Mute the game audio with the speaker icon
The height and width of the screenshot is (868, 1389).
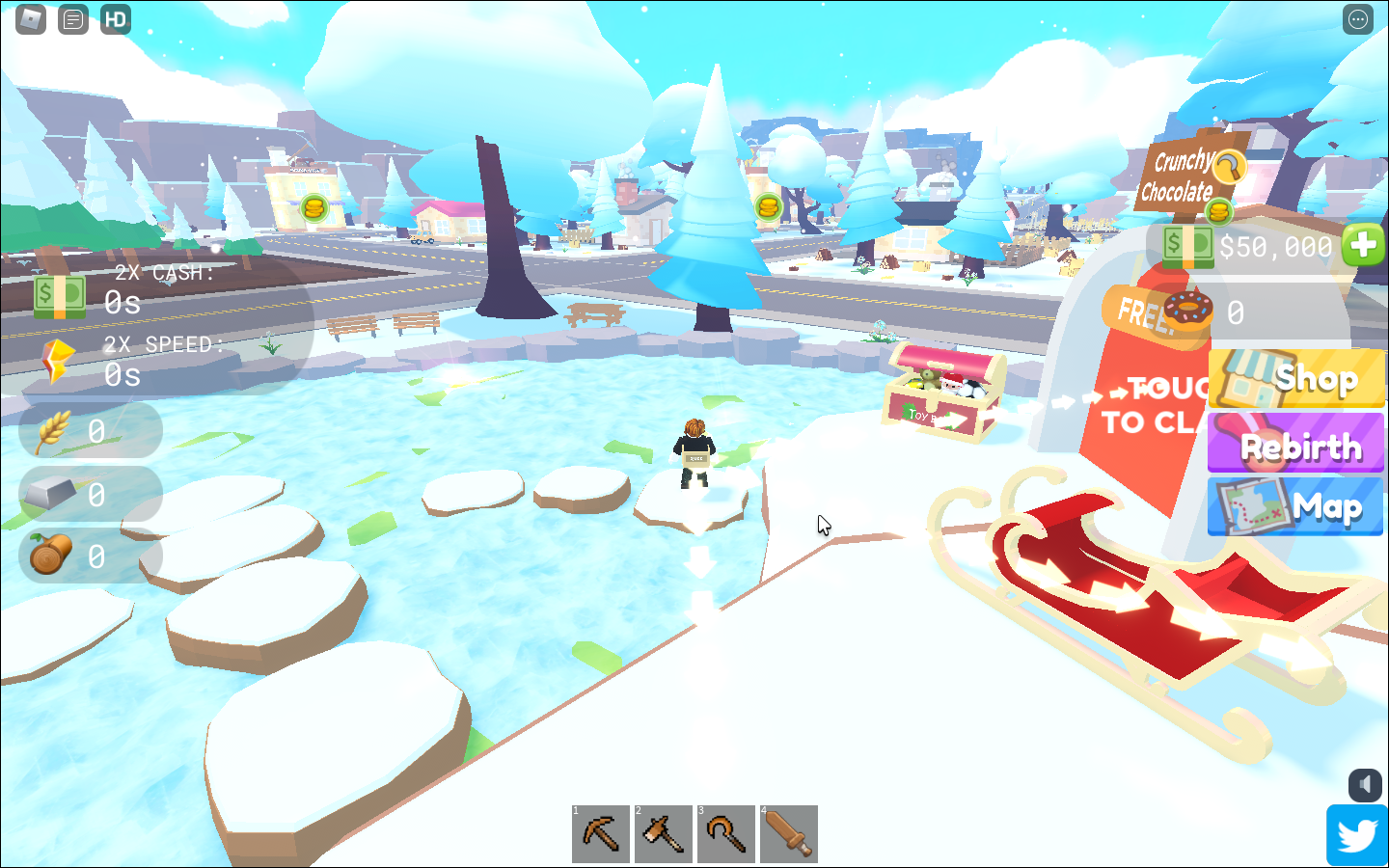pos(1366,787)
